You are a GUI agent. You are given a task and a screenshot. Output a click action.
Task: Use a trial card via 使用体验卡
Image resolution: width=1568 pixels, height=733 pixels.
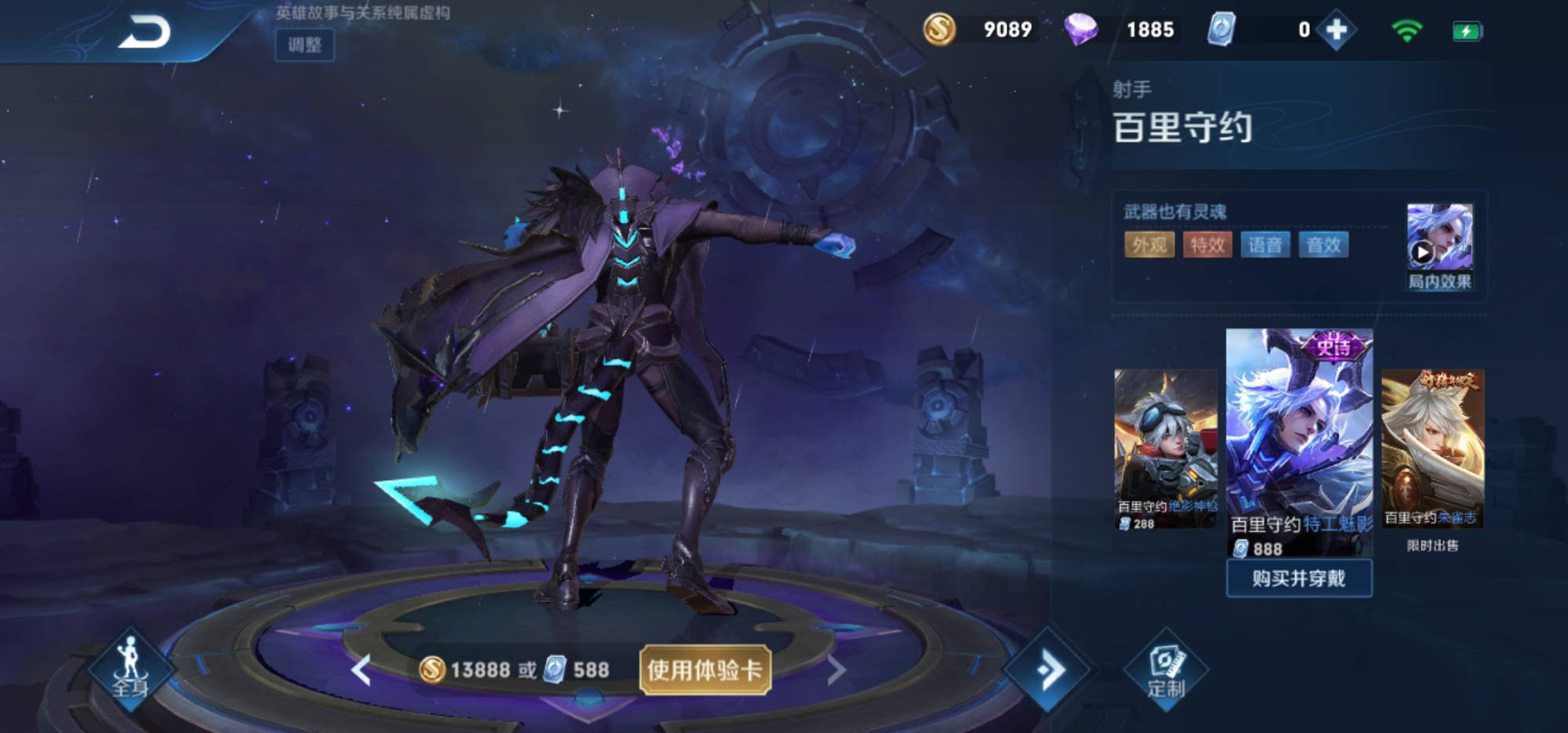click(705, 669)
